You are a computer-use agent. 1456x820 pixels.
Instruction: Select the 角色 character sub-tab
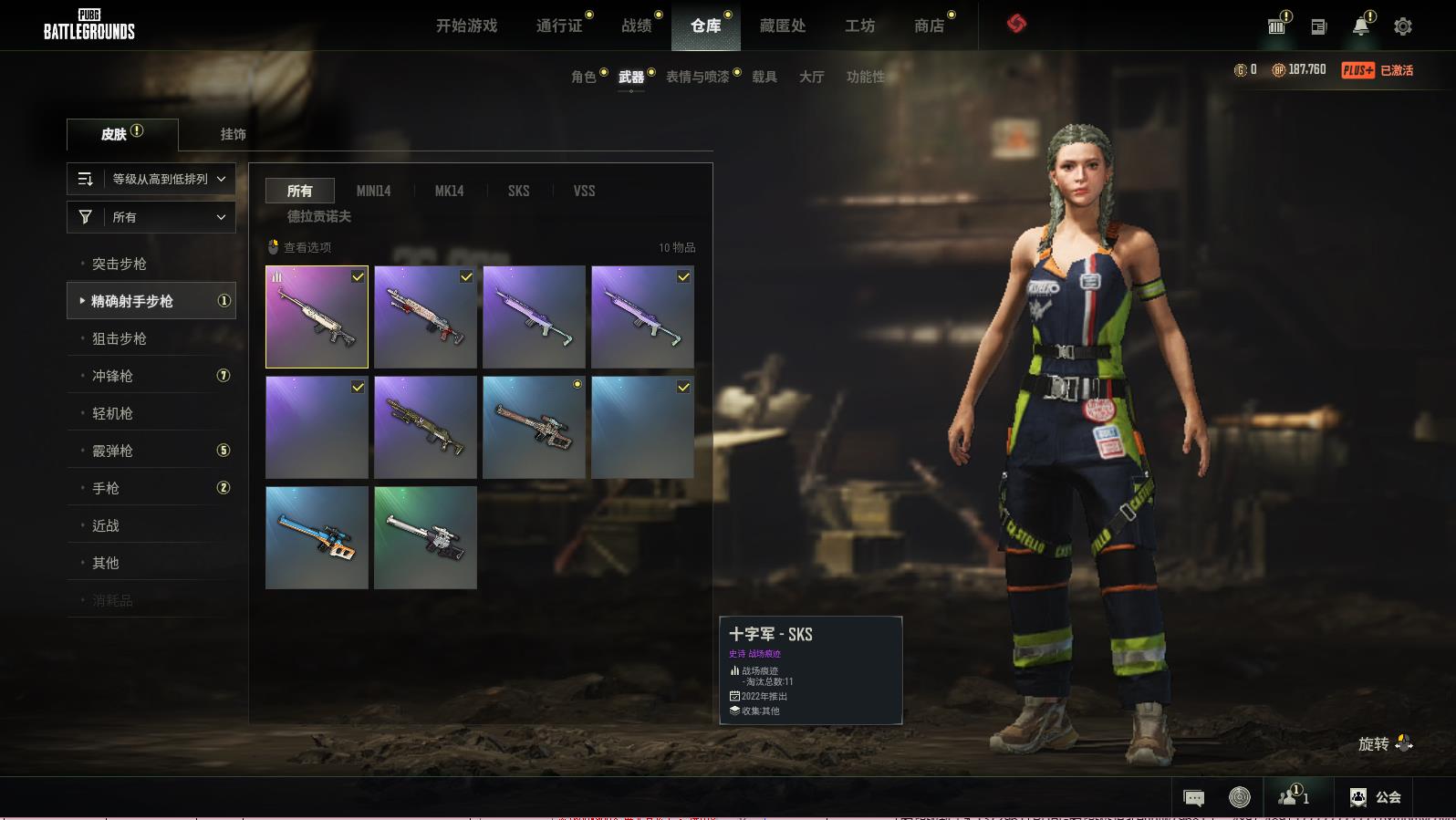click(584, 77)
